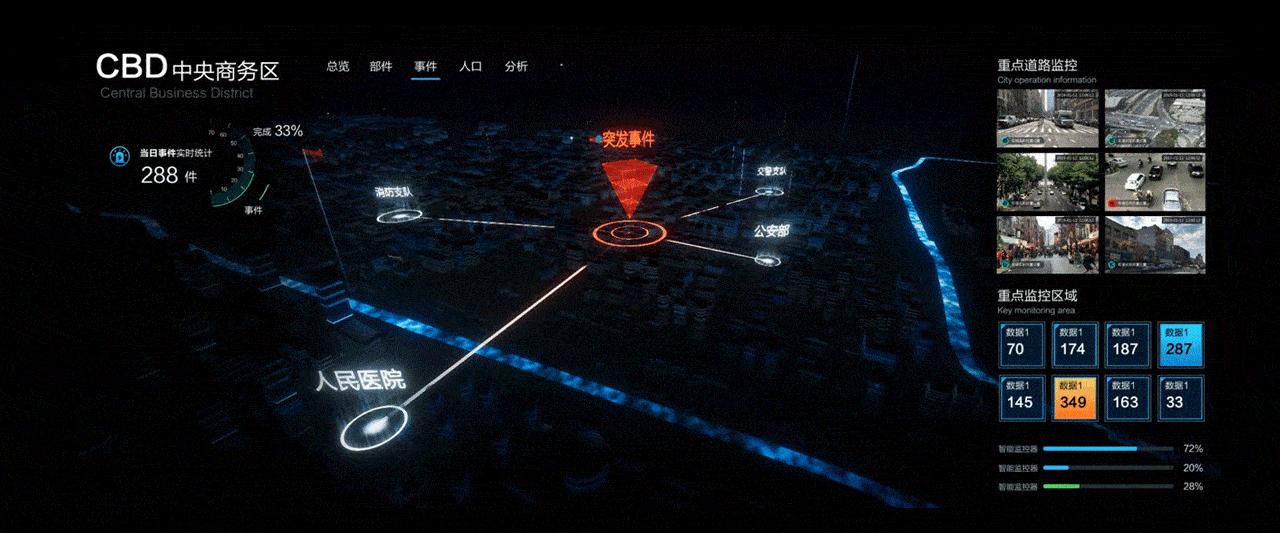
Task: Choose the bright blue data tile showing 287
Action: click(x=1181, y=343)
